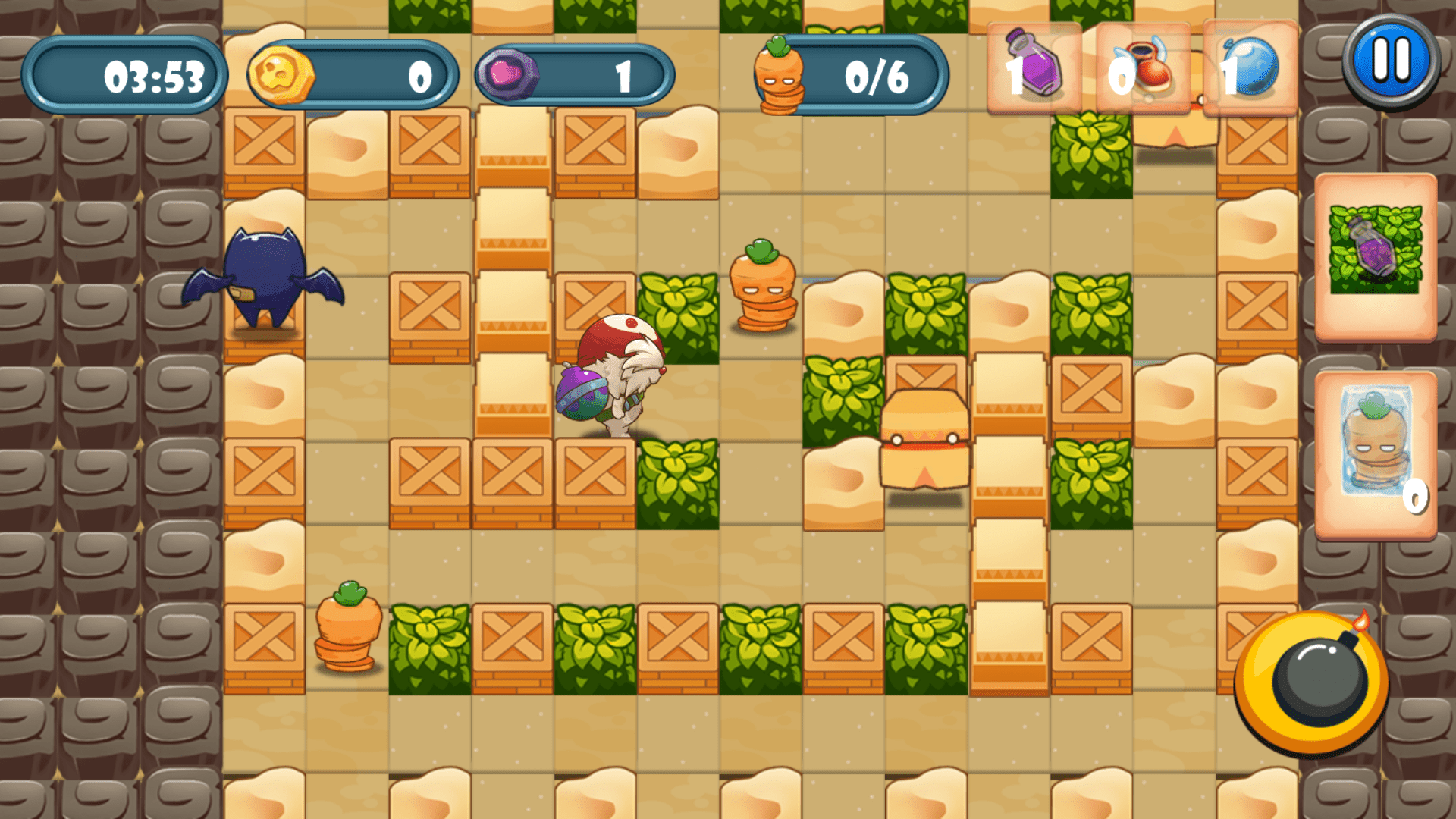
Task: Click the heart count showing 1
Action: (624, 74)
